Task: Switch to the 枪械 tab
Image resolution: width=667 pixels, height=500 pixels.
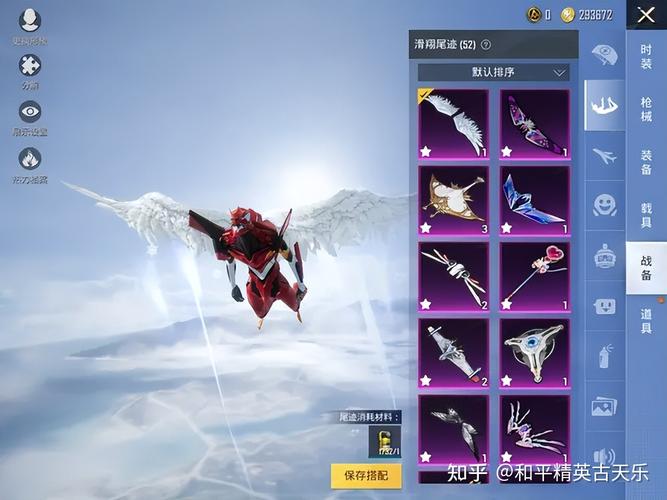Action: tap(646, 107)
